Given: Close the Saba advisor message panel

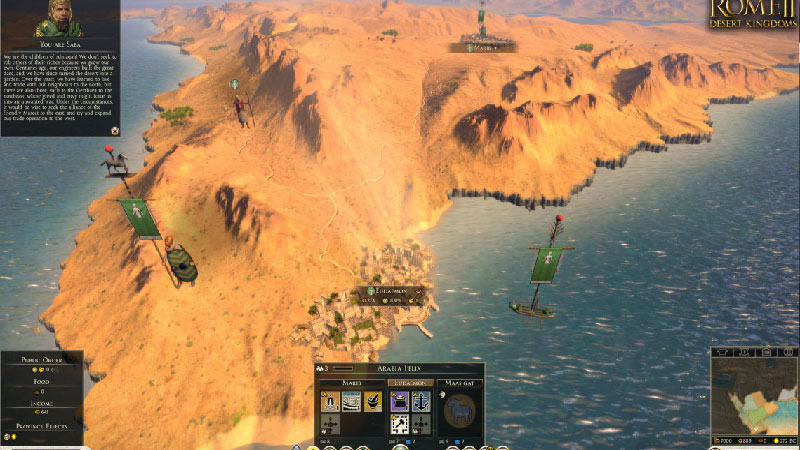Looking at the screenshot, I should (115, 130).
